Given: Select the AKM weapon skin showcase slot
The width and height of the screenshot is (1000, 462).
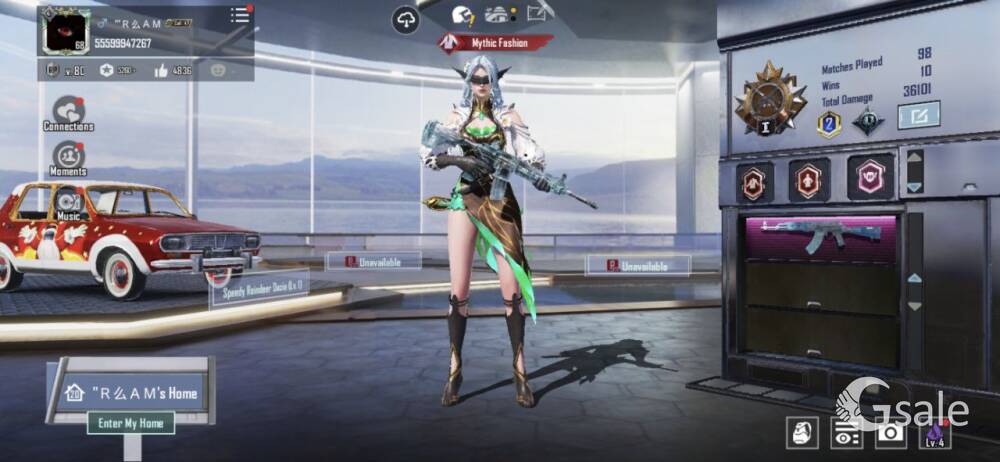Looking at the screenshot, I should [821, 236].
